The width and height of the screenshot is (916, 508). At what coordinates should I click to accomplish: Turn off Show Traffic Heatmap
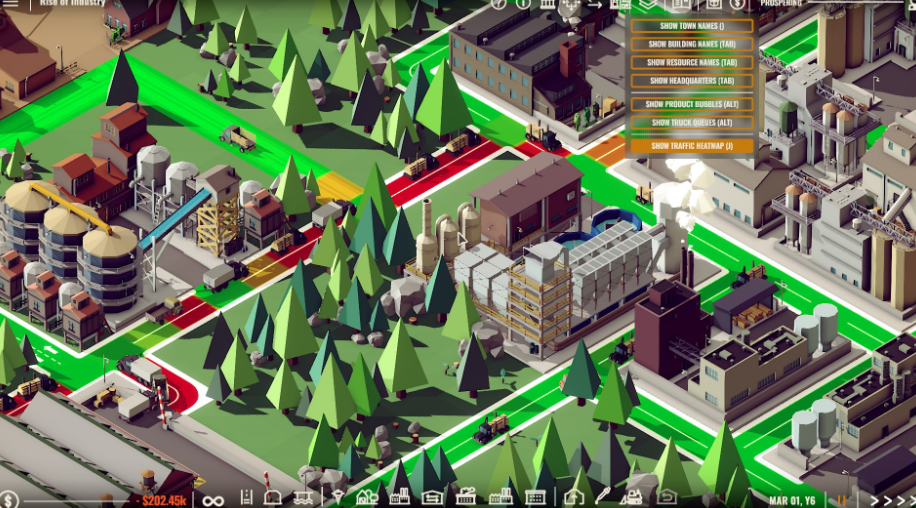(x=692, y=146)
